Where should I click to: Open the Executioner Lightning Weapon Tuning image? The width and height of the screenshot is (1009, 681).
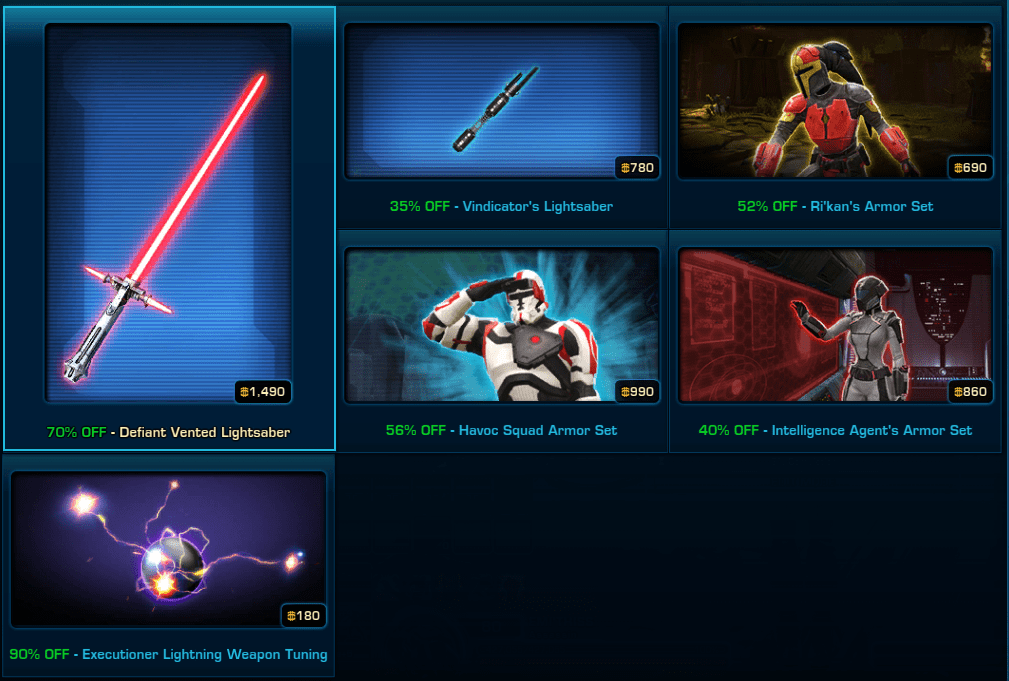168,548
